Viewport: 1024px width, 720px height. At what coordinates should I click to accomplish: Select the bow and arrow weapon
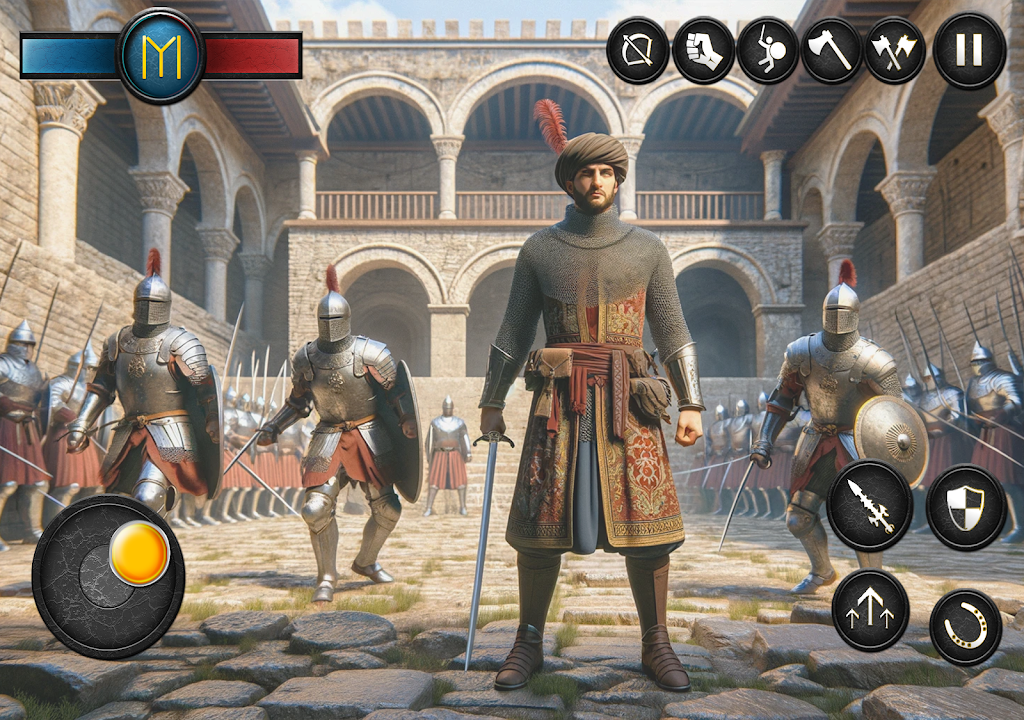point(638,50)
